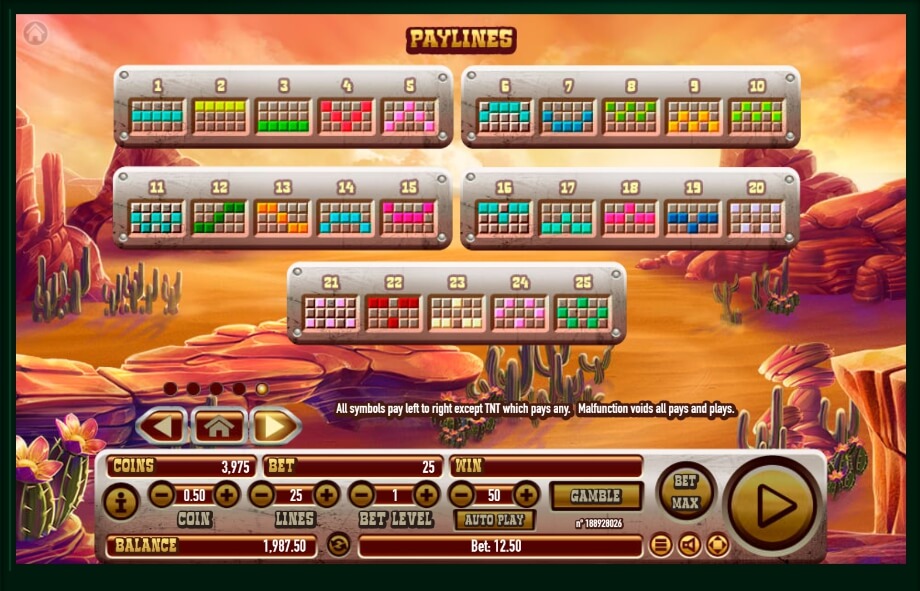Click the home icon in the top corner
The width and height of the screenshot is (920, 591).
[x=36, y=33]
